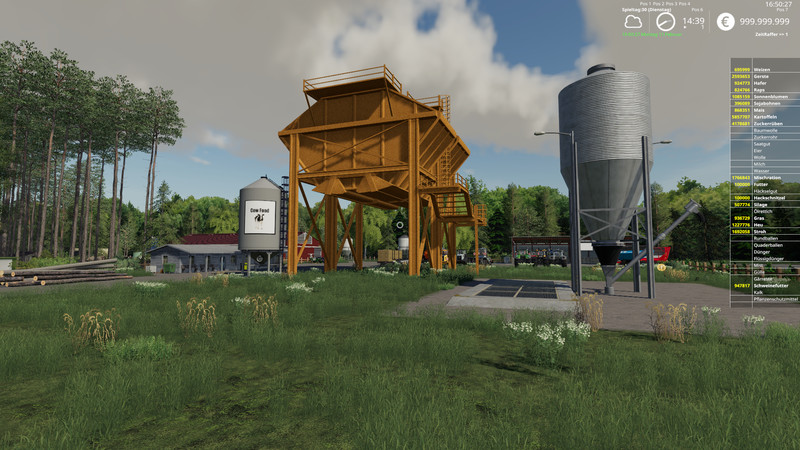The image size is (800, 450).
Task: Select the euro money balance icon
Action: 724,21
